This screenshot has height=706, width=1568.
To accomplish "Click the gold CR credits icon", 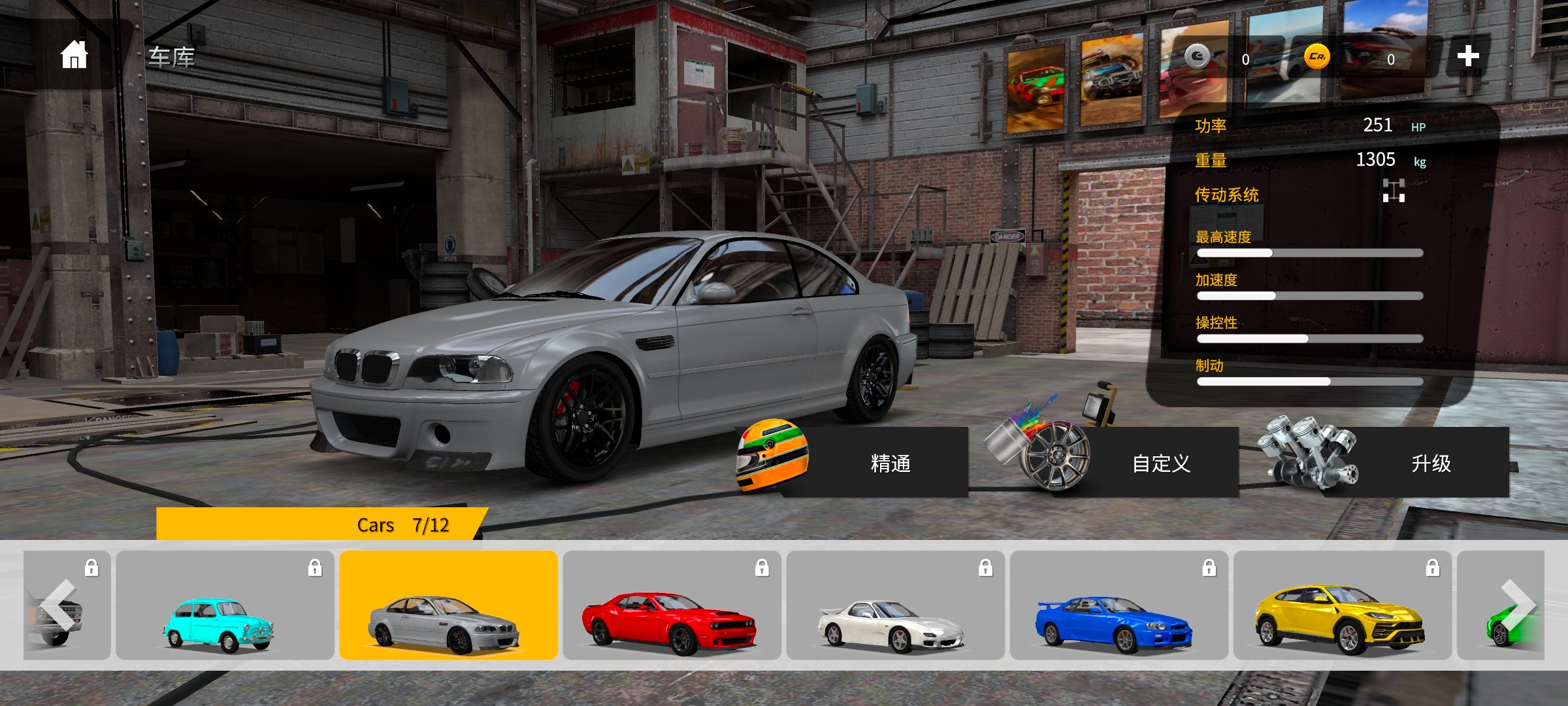I will [x=1316, y=58].
